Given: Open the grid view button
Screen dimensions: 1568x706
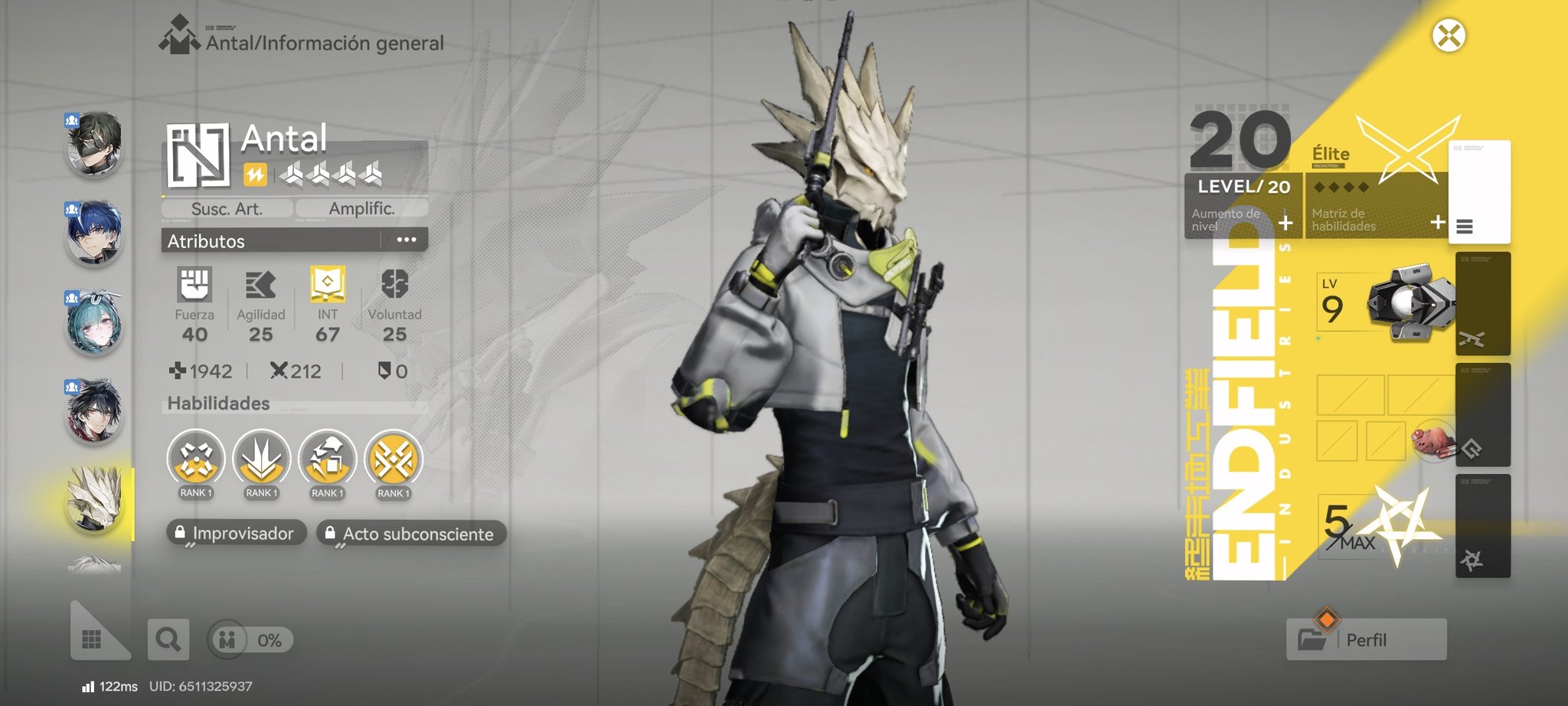Looking at the screenshot, I should [93, 639].
